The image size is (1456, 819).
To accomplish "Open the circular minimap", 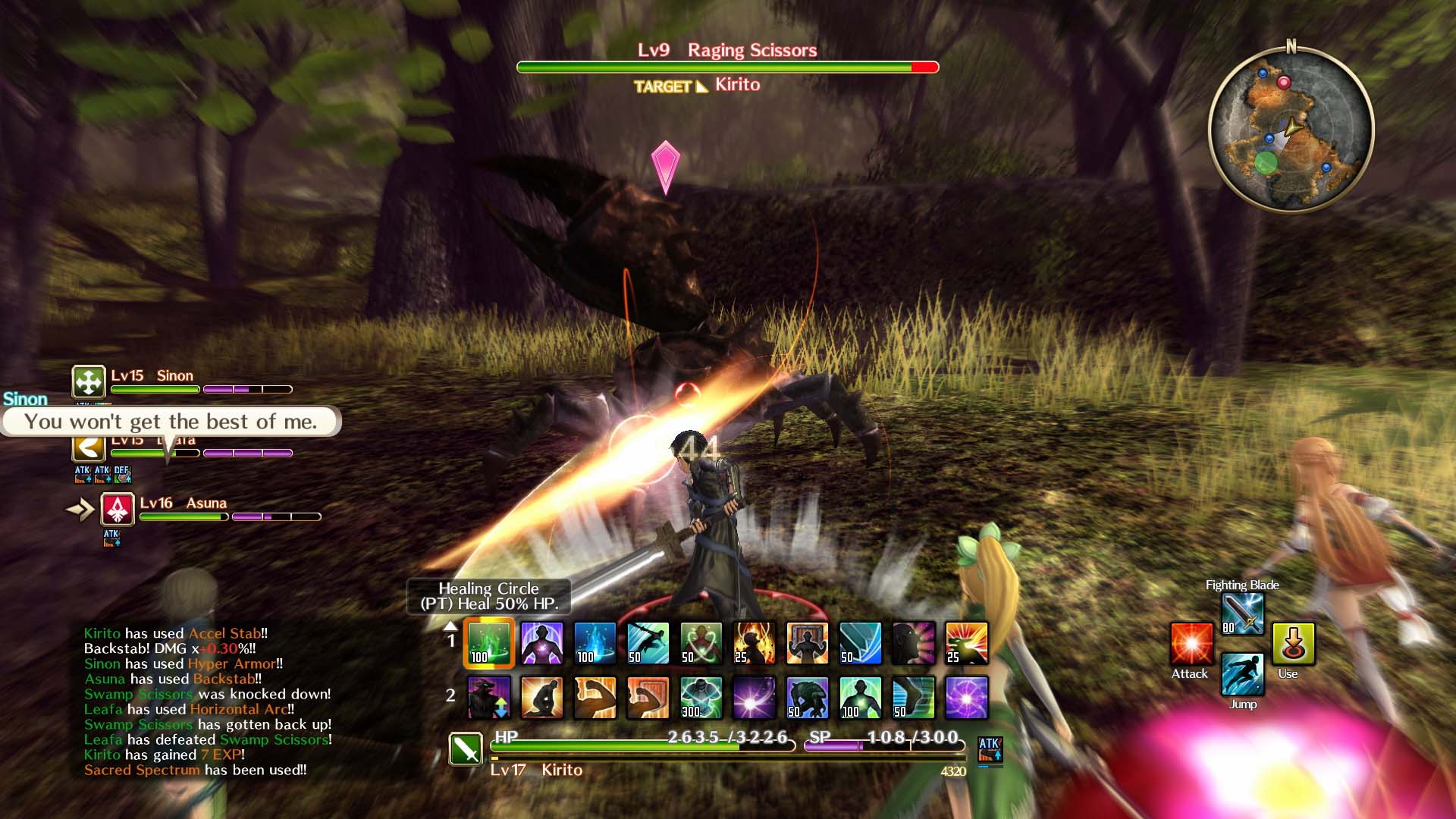I will tap(1291, 129).
